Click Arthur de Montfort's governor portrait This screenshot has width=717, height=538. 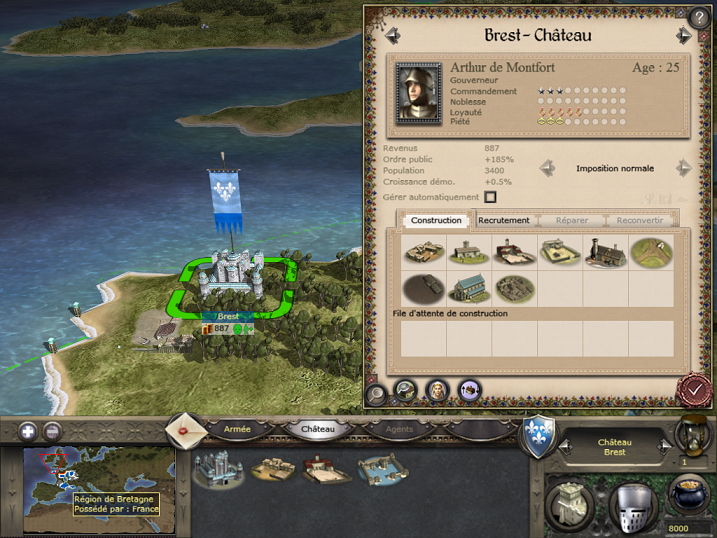[418, 93]
